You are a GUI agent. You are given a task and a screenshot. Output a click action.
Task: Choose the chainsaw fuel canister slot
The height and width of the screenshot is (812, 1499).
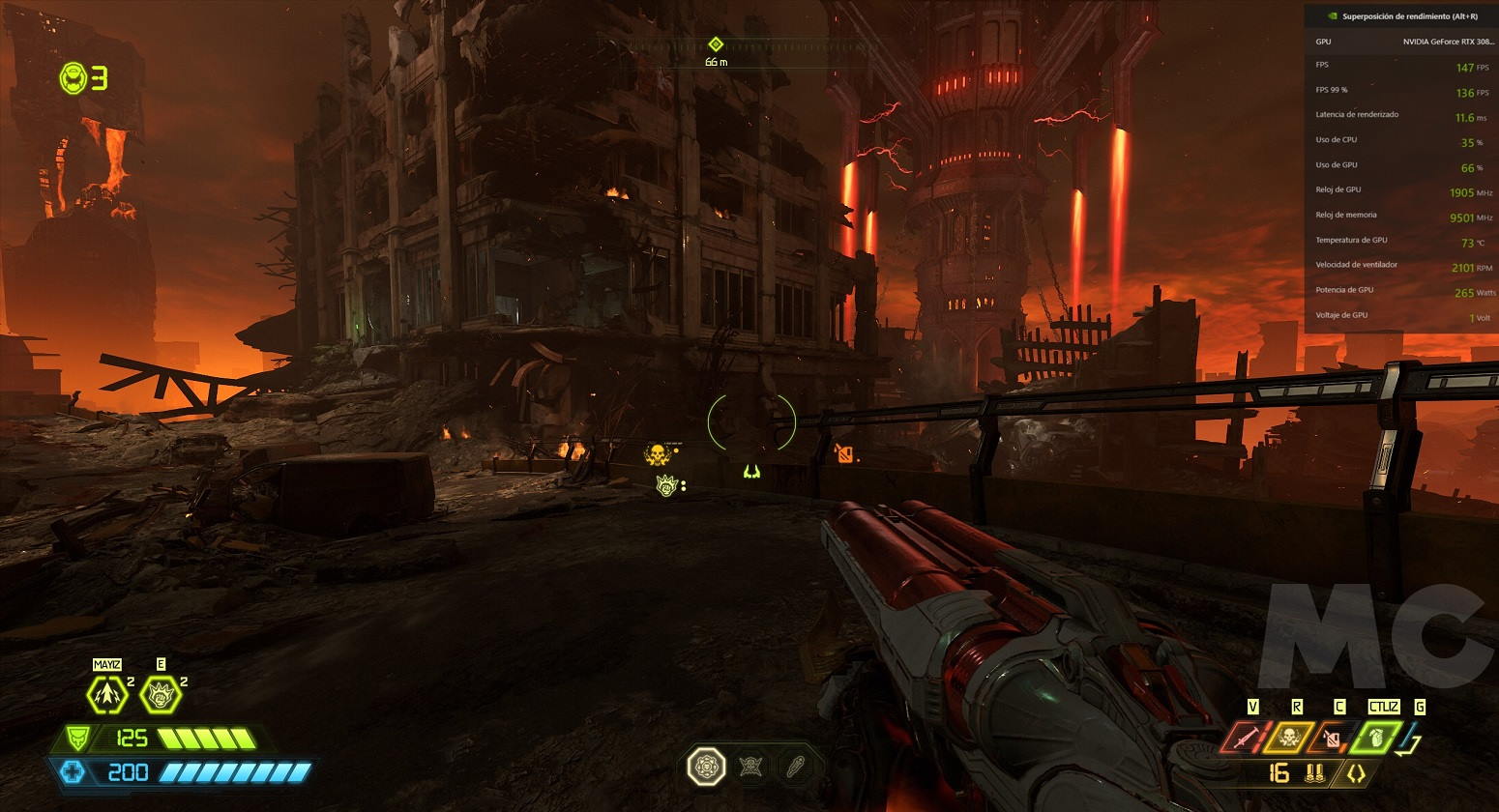pyautogui.click(x=1332, y=739)
